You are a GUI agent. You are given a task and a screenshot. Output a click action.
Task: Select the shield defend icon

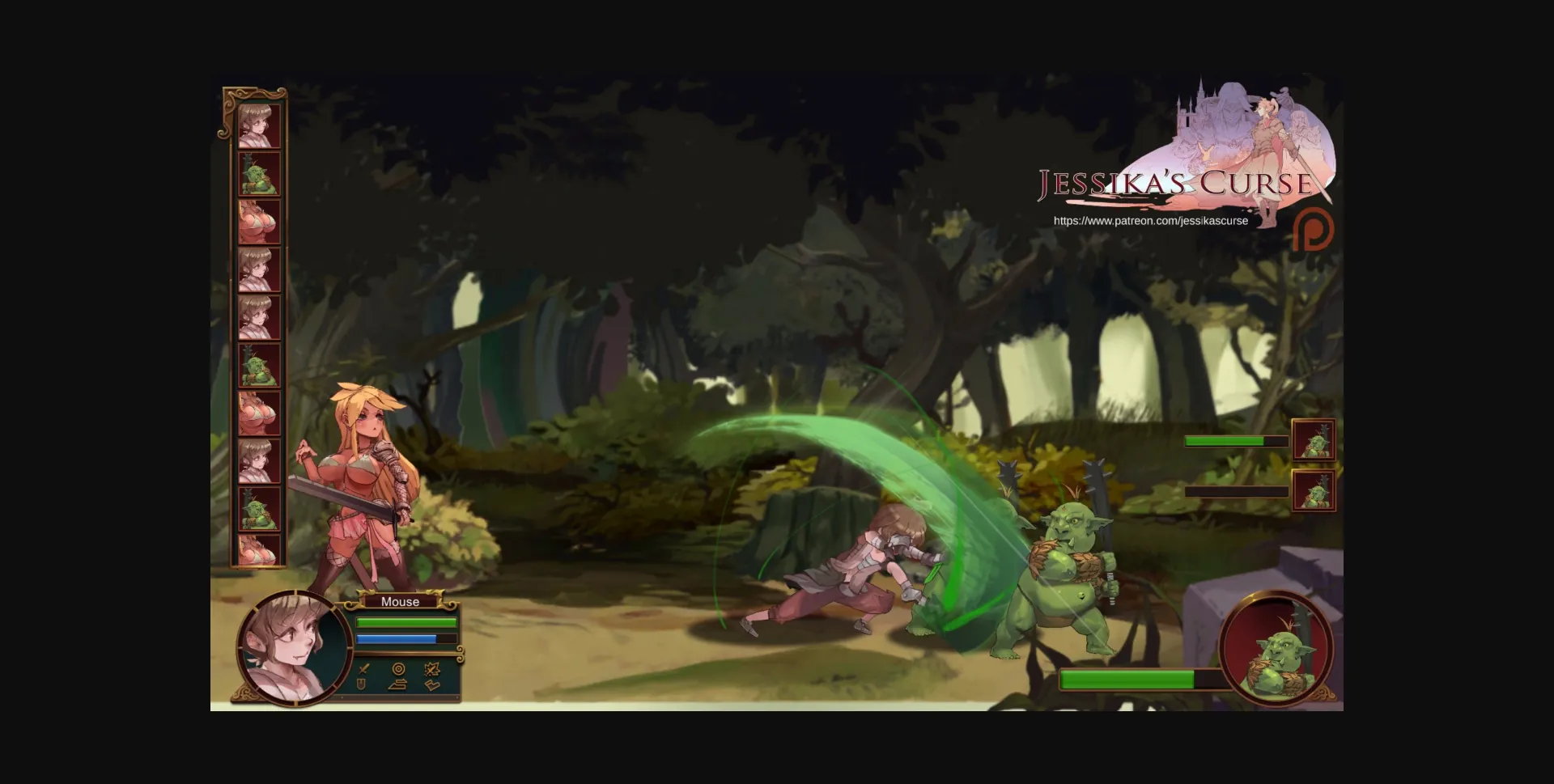click(360, 686)
